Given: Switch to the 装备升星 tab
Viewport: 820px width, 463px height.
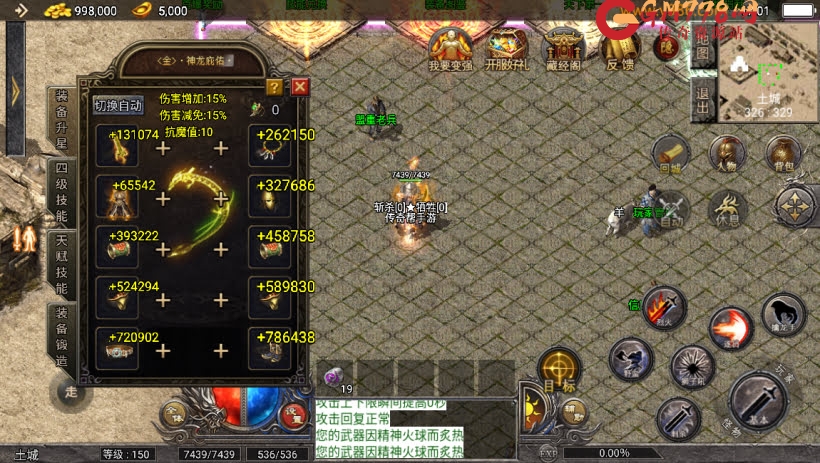Looking at the screenshot, I should click(x=61, y=120).
